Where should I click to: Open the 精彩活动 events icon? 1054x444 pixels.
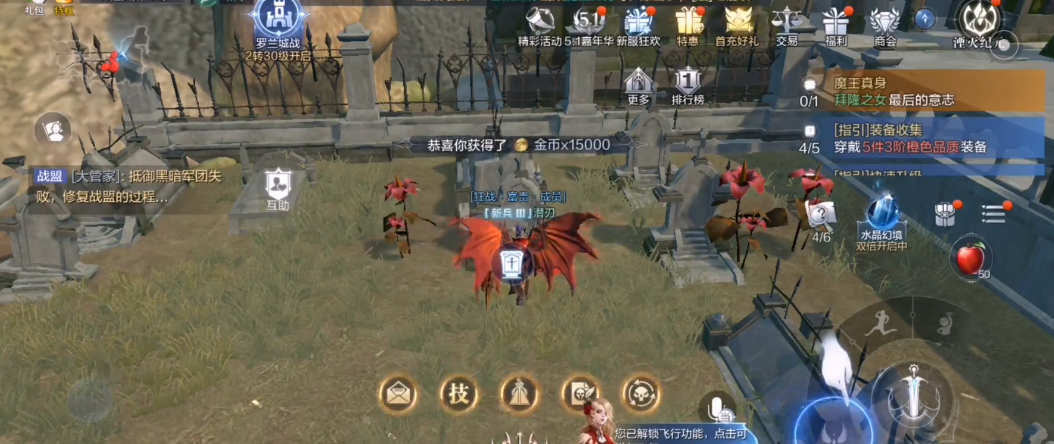(x=541, y=22)
